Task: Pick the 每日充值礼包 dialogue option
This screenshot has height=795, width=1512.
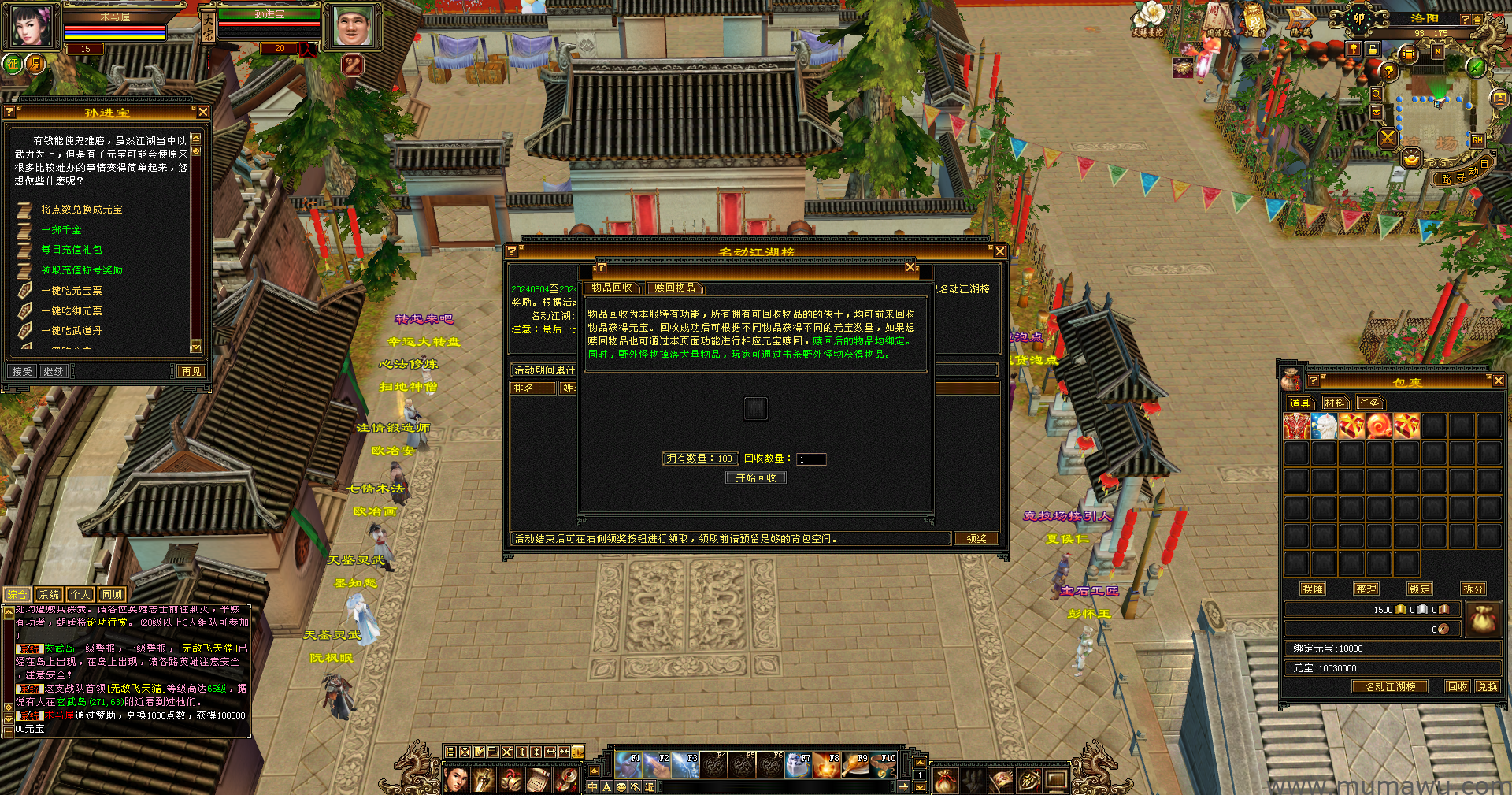Action: click(x=72, y=250)
